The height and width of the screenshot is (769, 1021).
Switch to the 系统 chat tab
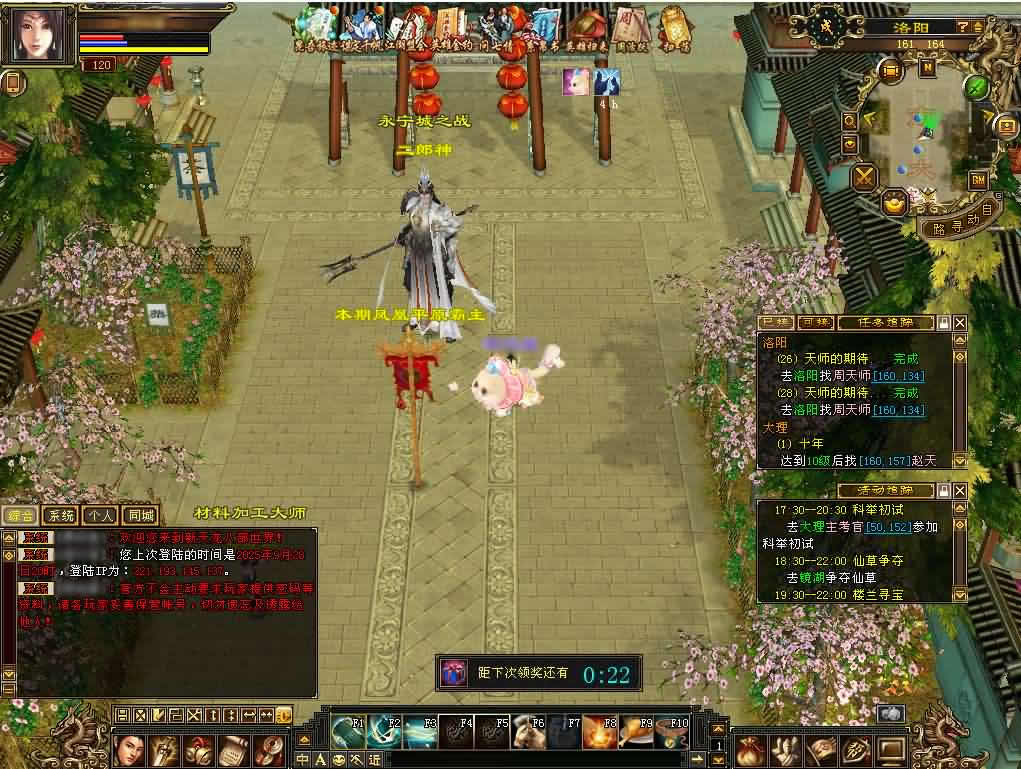[61, 516]
